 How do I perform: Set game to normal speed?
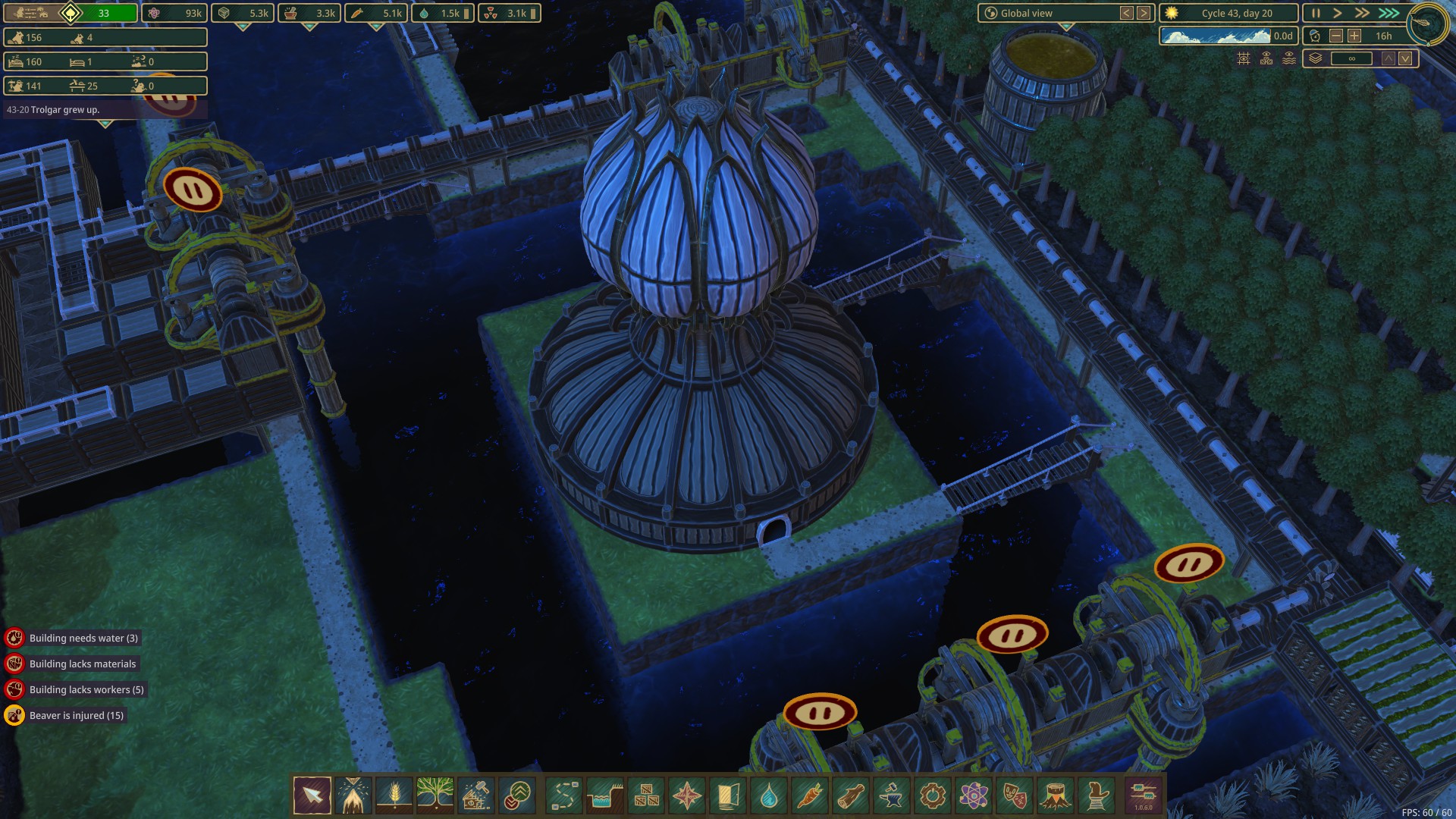coord(1338,13)
